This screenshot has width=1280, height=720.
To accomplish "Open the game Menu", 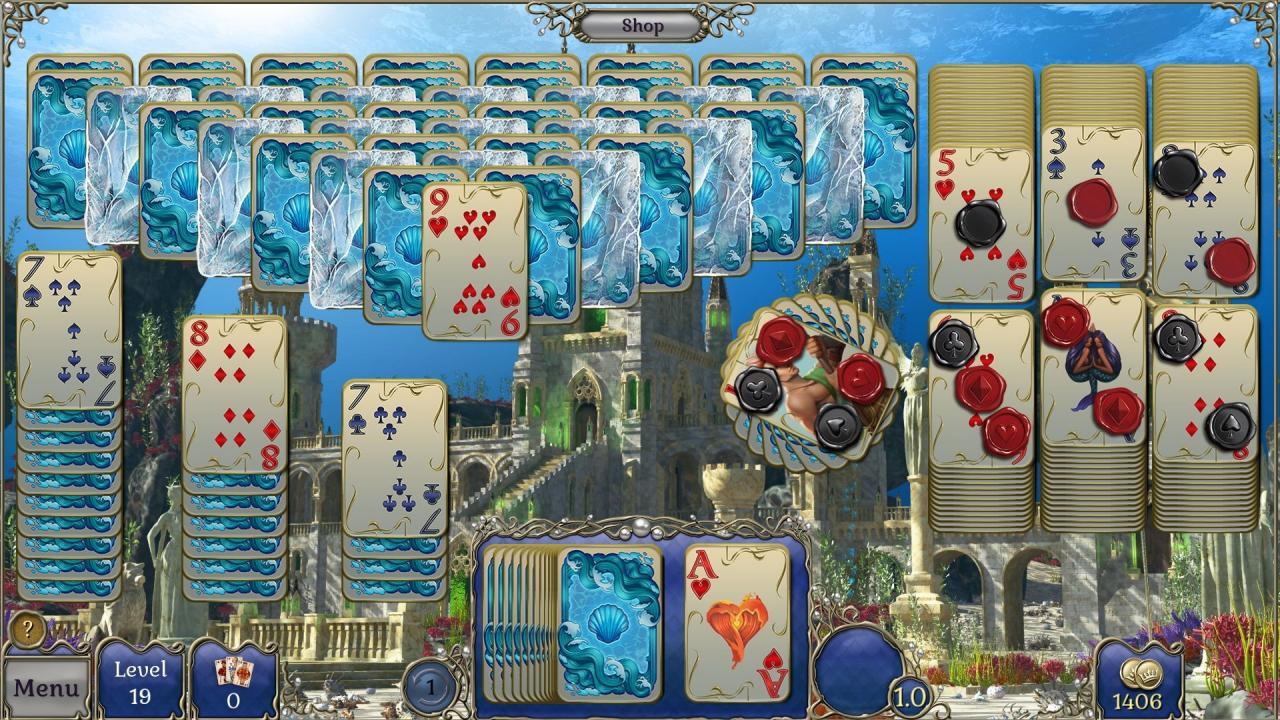I will pos(49,688).
